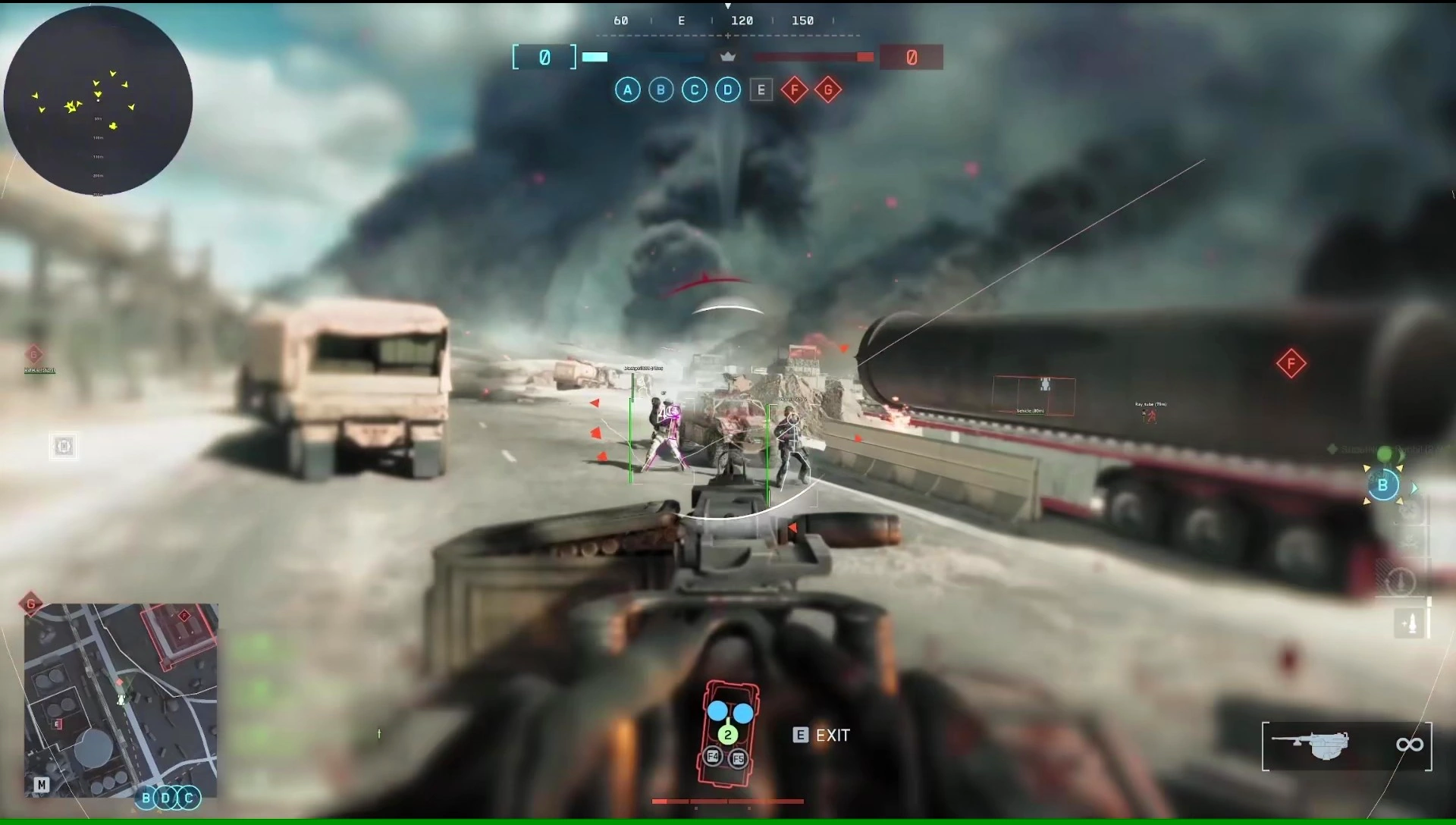
Task: Click the friendly flag icon above the capture bar
Action: tap(728, 55)
